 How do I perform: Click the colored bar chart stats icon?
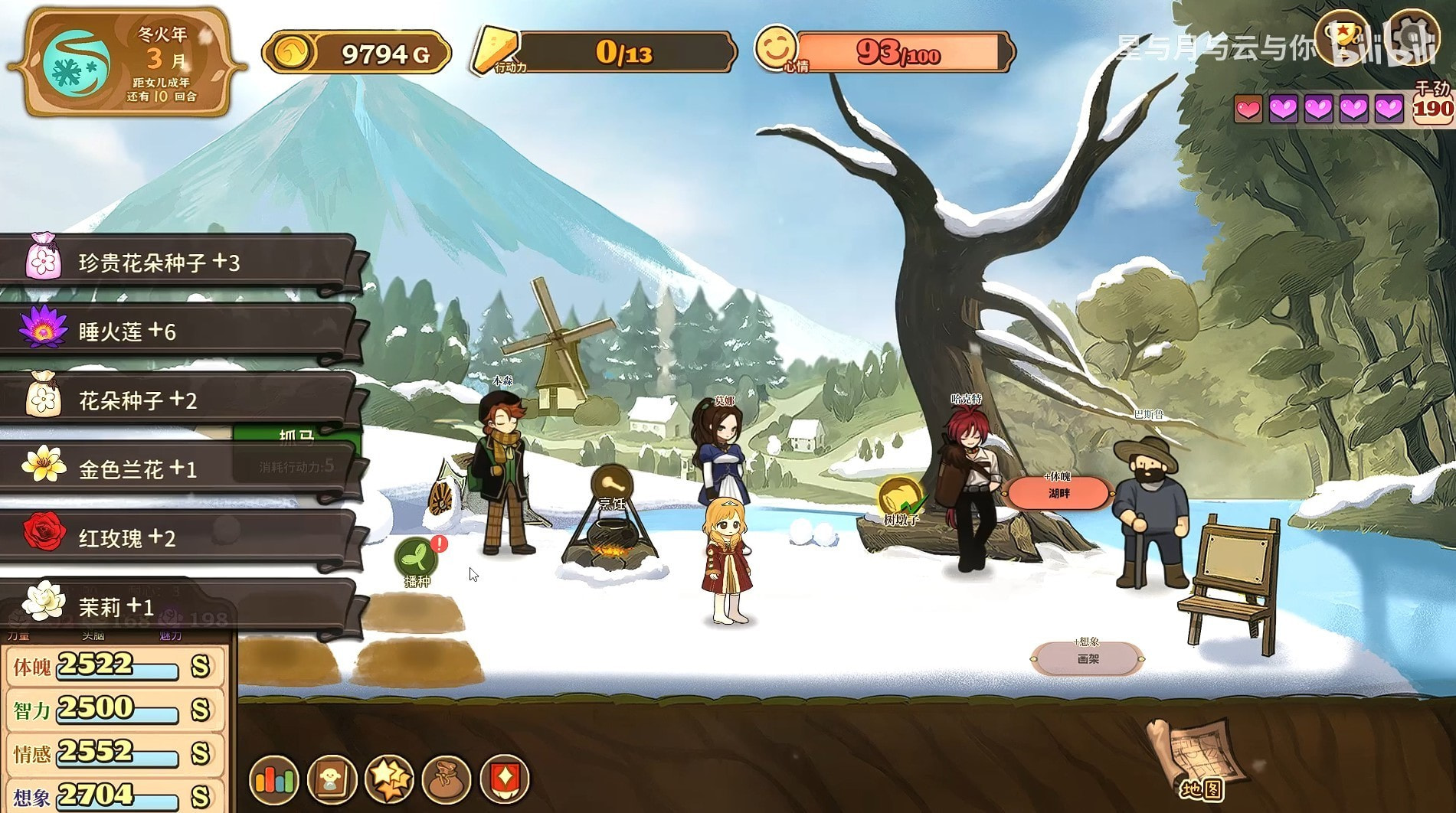(273, 779)
